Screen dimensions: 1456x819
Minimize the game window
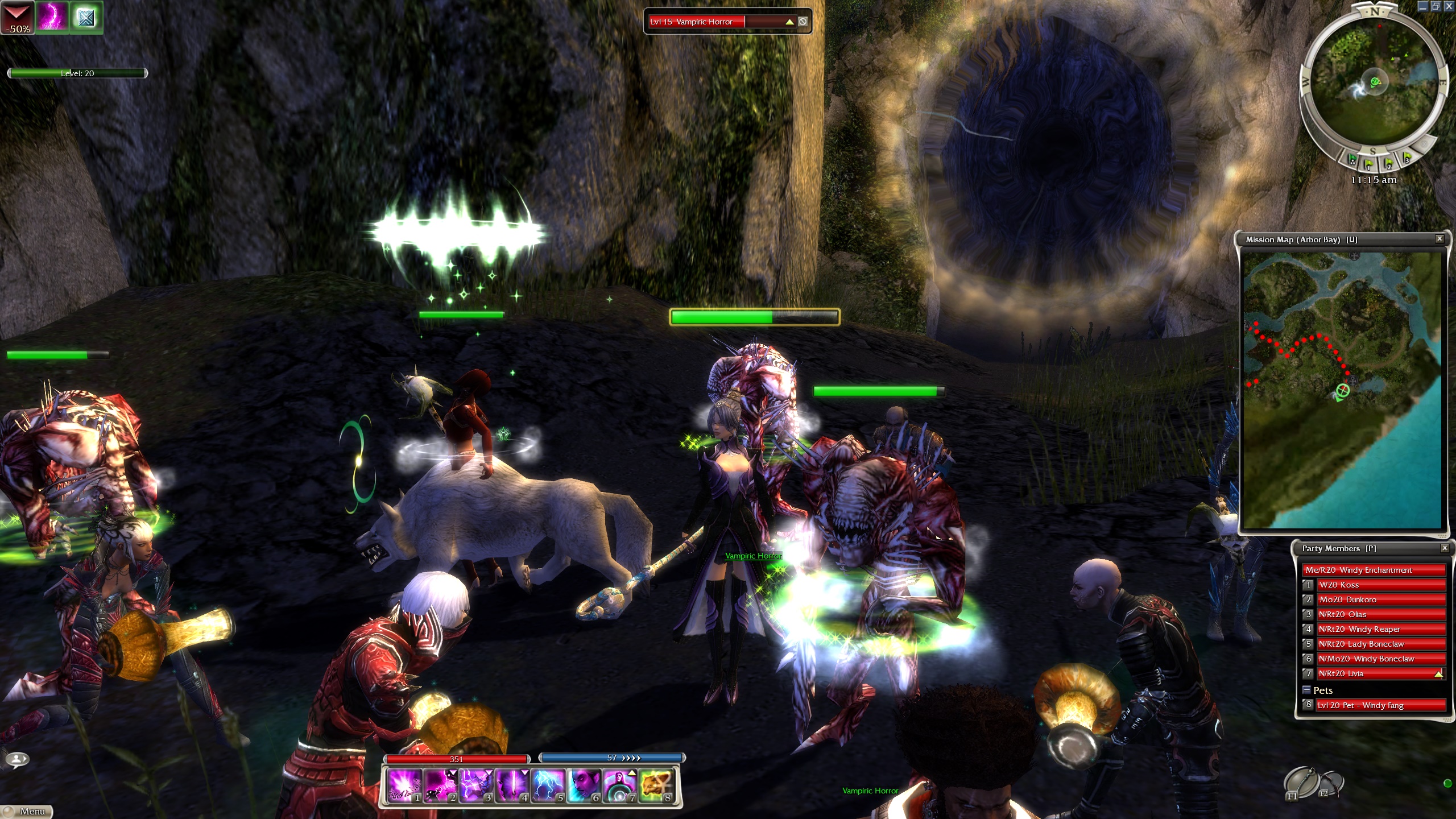click(1422, 6)
